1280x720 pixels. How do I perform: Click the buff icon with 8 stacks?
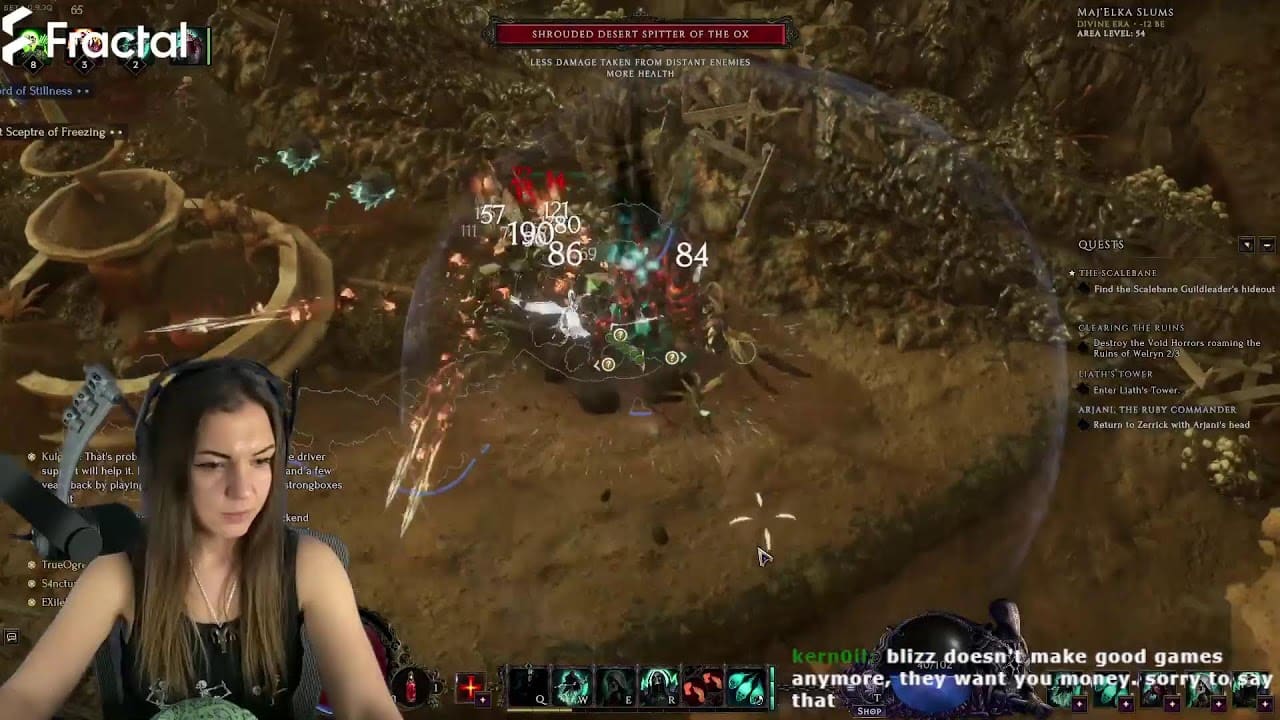tap(30, 40)
